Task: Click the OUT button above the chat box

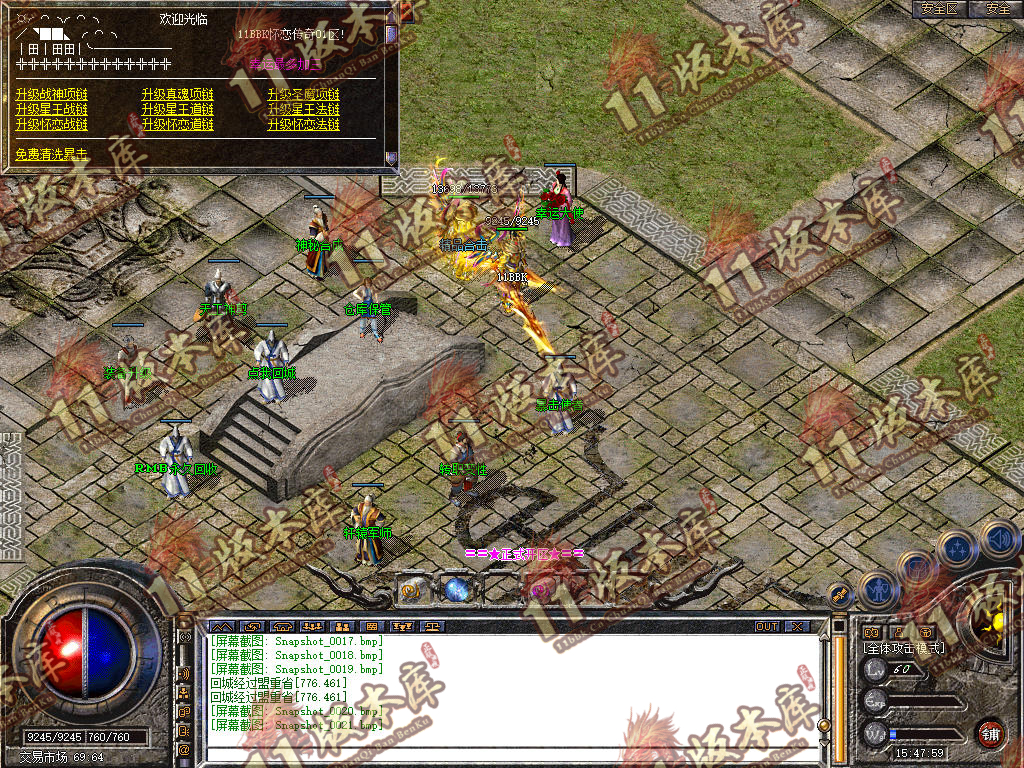Action: click(766, 627)
